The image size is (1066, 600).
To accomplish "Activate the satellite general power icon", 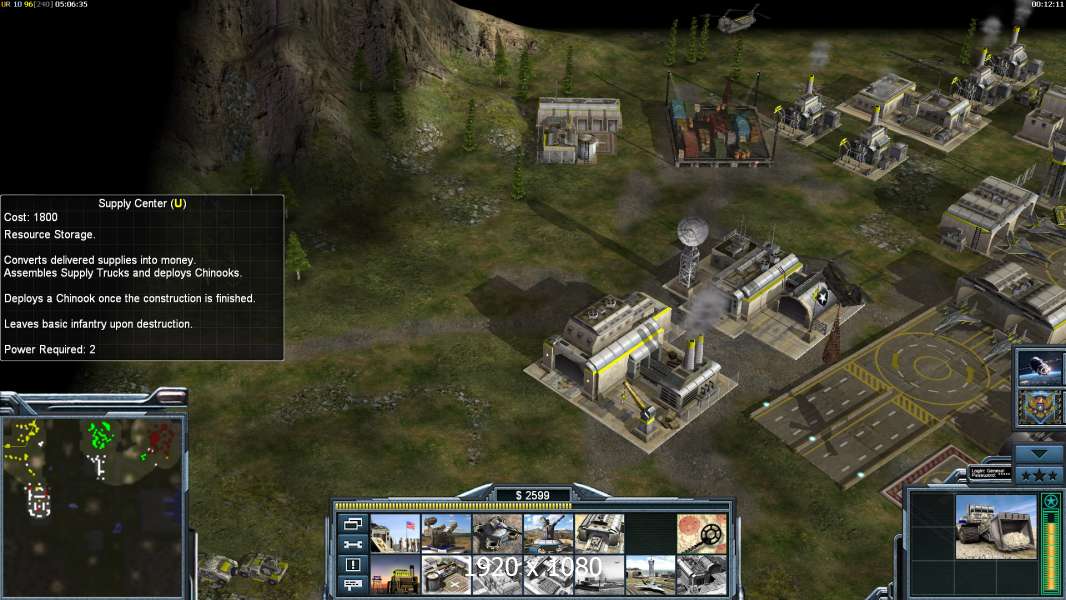I will point(1040,369).
